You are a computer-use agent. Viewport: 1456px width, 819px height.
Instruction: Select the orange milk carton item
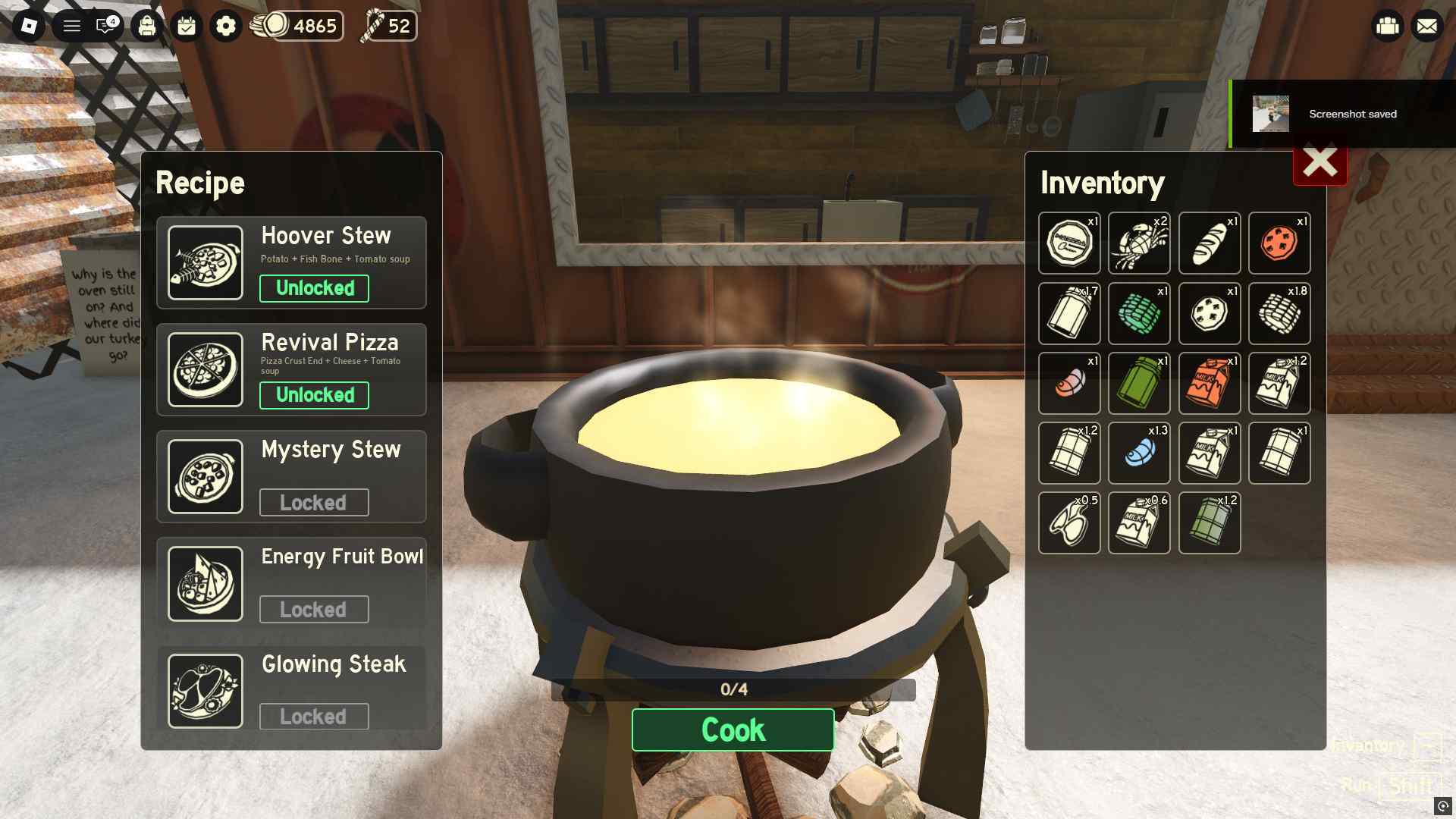point(1210,383)
